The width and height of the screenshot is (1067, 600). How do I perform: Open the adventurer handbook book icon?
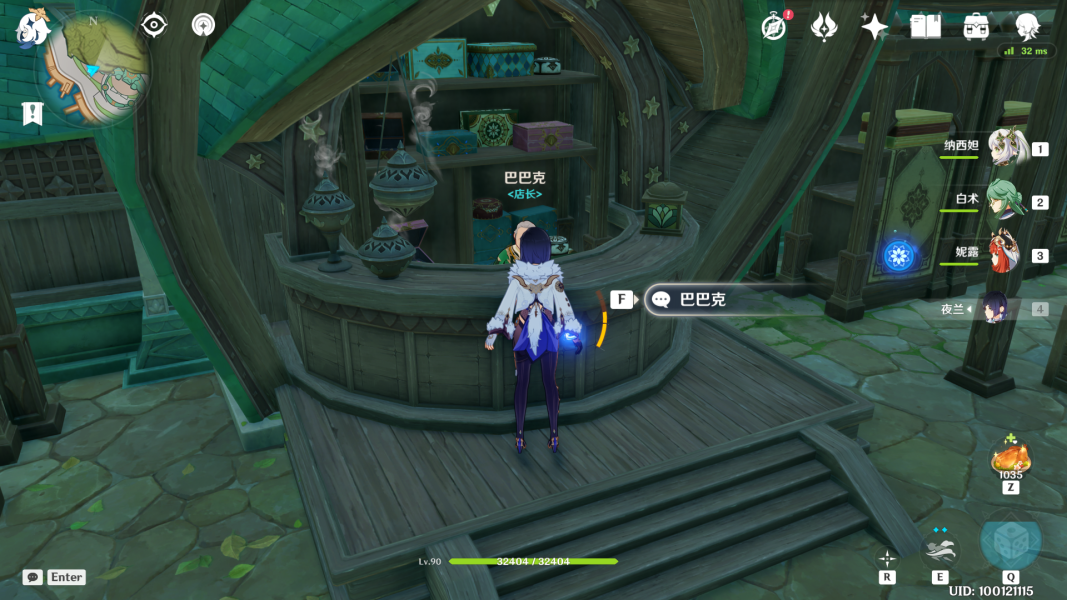(925, 27)
